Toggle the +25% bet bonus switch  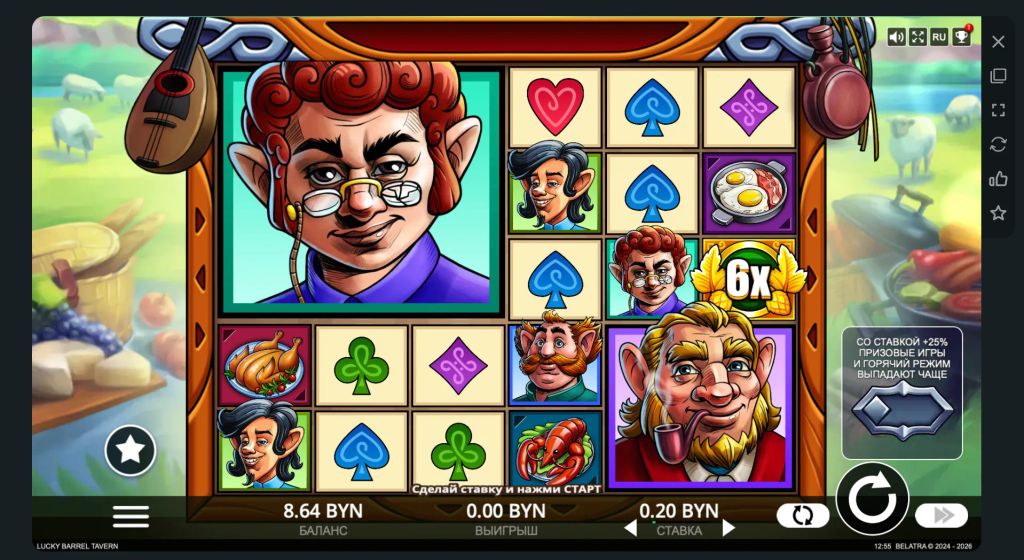(x=901, y=411)
